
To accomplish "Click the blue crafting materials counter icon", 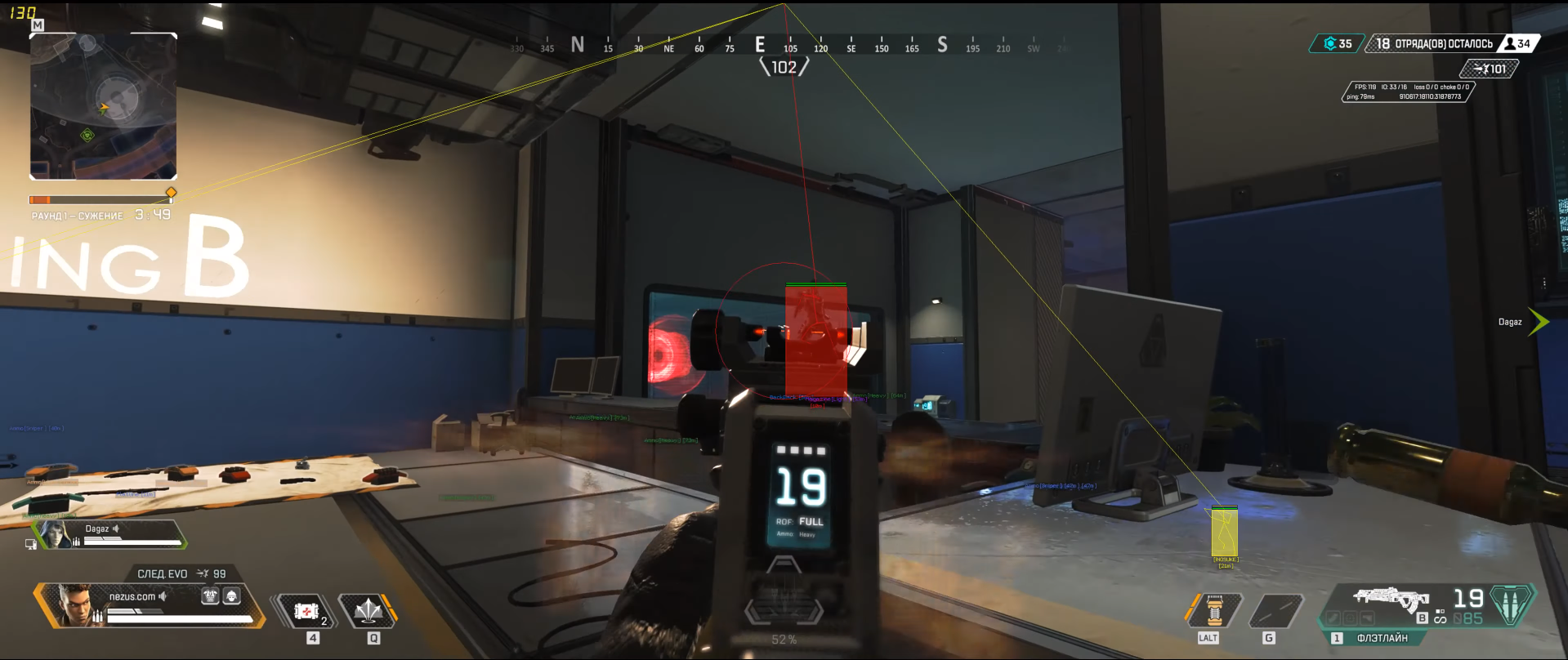I will pos(1330,43).
